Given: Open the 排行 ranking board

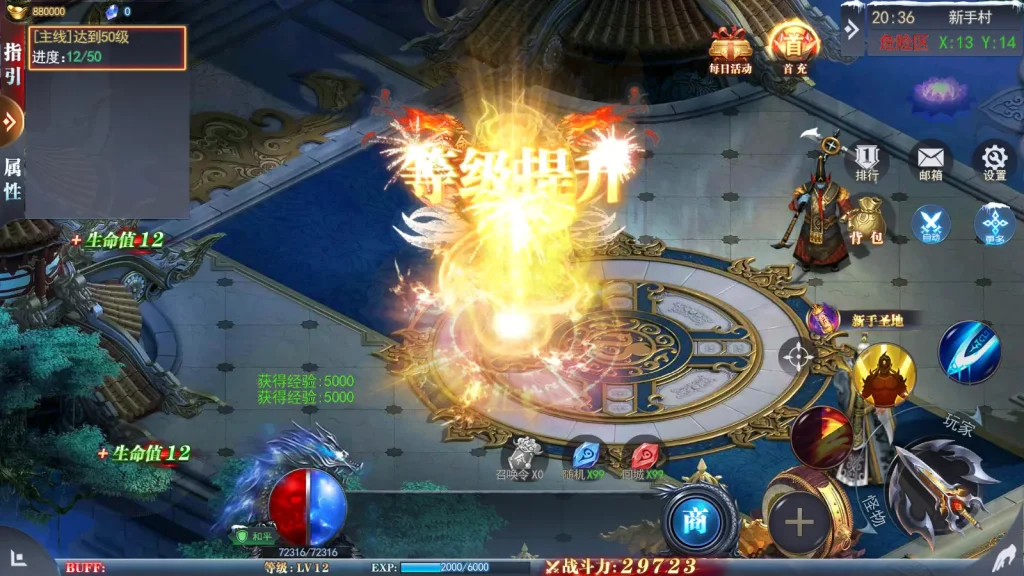Looking at the screenshot, I should point(867,160).
